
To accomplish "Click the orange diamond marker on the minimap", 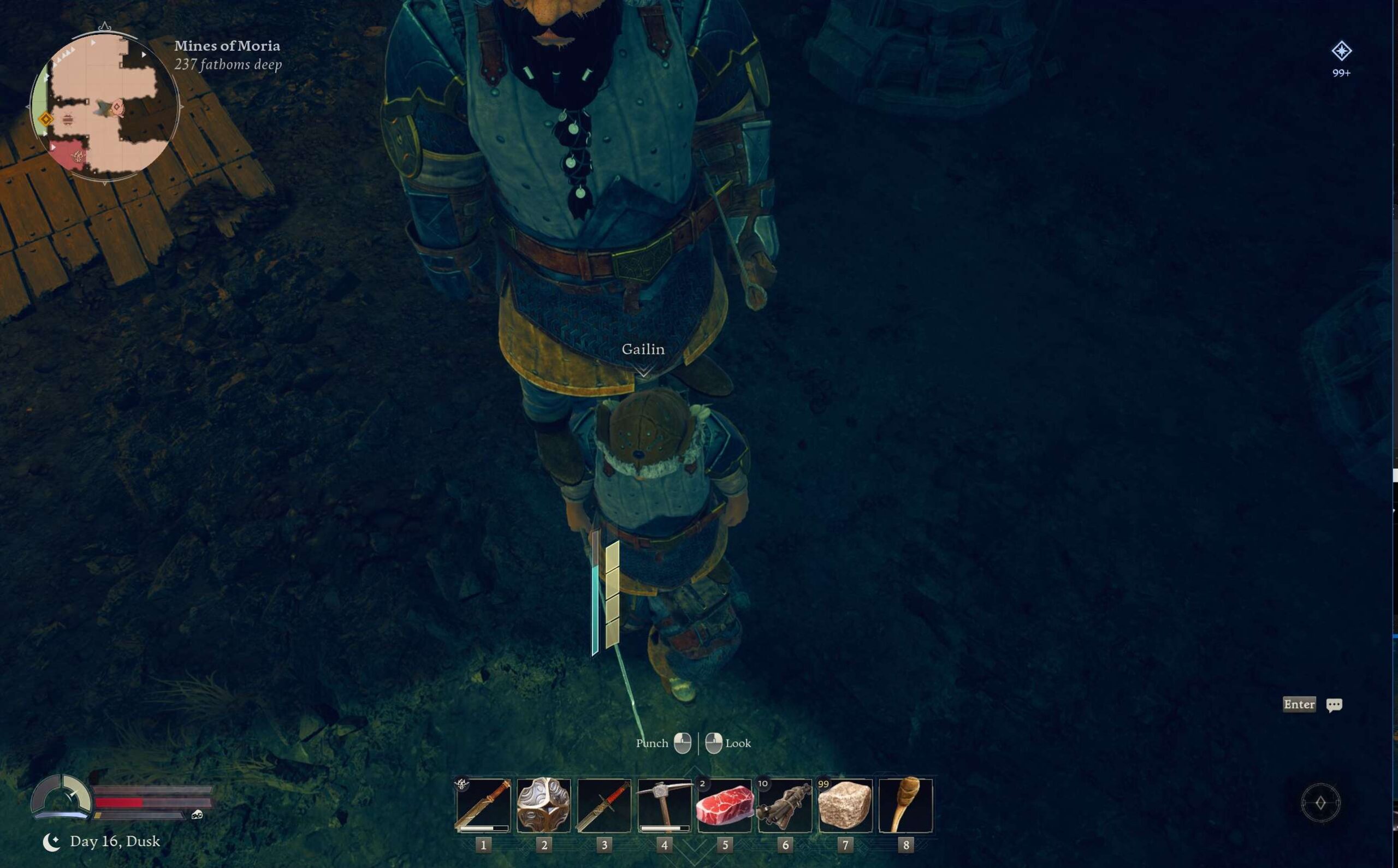I will [46, 119].
